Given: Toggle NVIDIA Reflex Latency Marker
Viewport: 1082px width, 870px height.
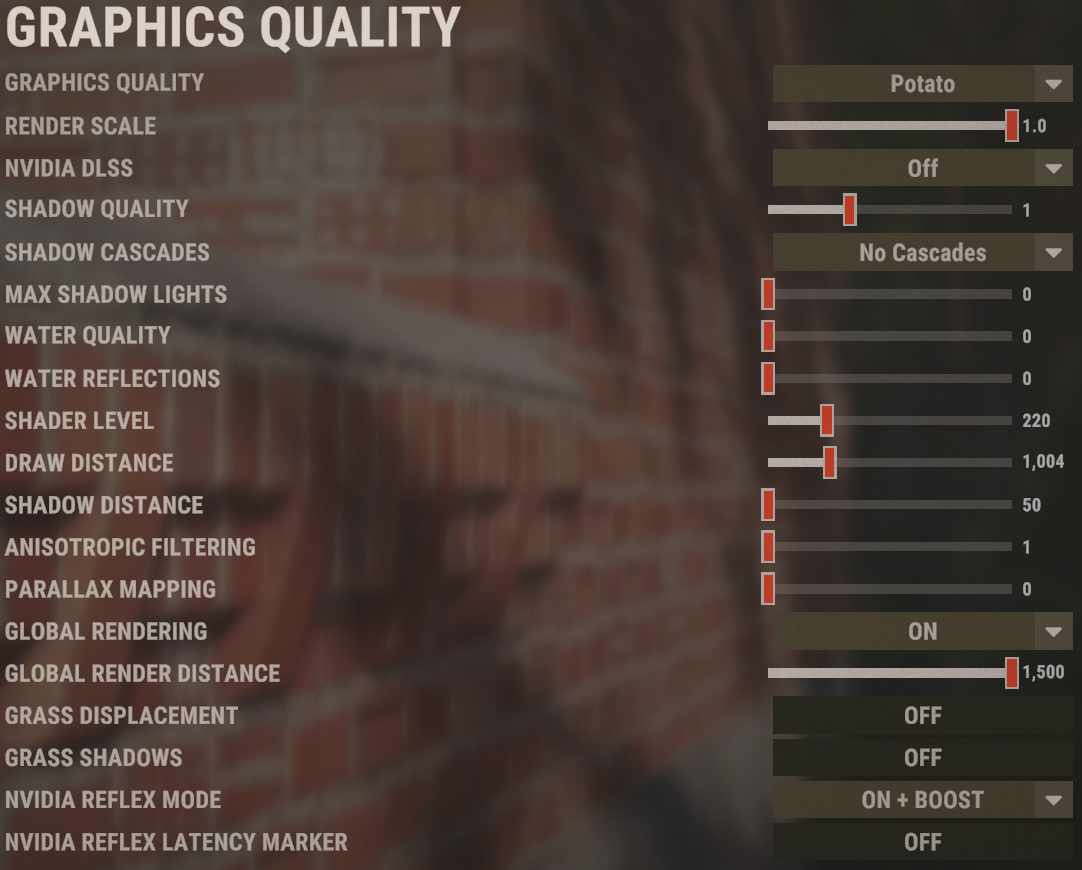Looking at the screenshot, I should [x=921, y=842].
